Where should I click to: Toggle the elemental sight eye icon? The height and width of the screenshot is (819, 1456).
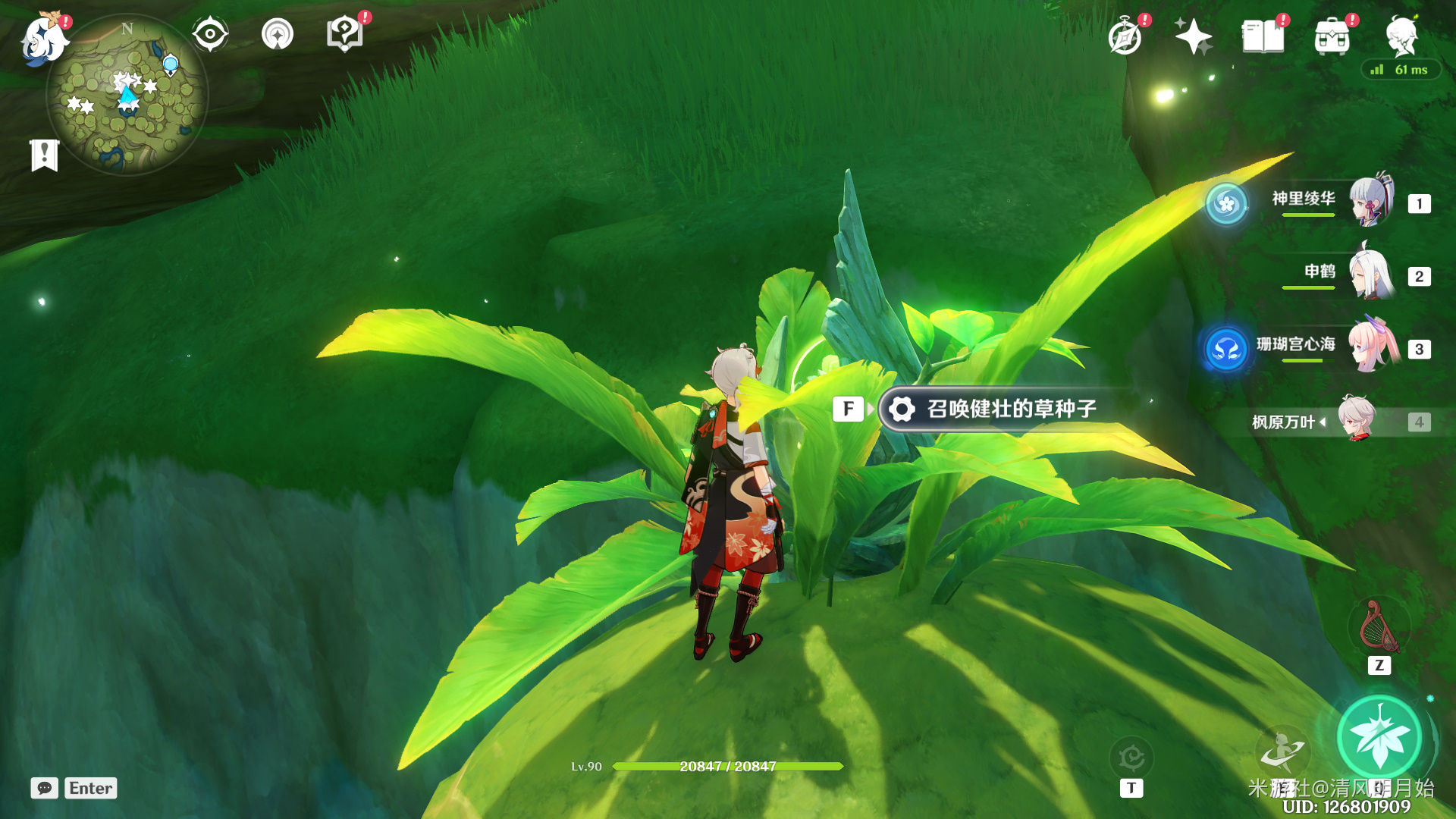pos(210,34)
